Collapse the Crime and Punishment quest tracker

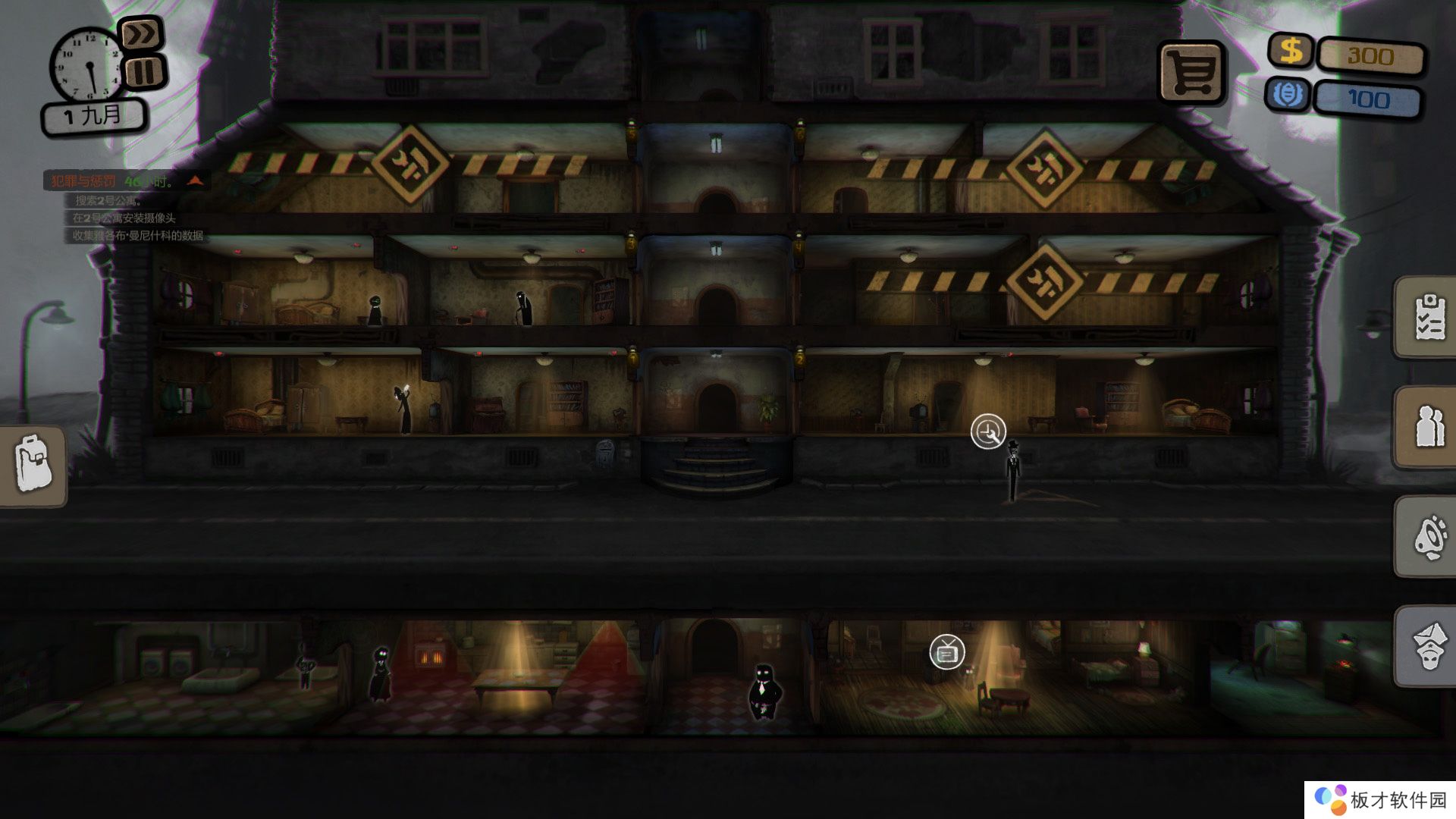(196, 180)
